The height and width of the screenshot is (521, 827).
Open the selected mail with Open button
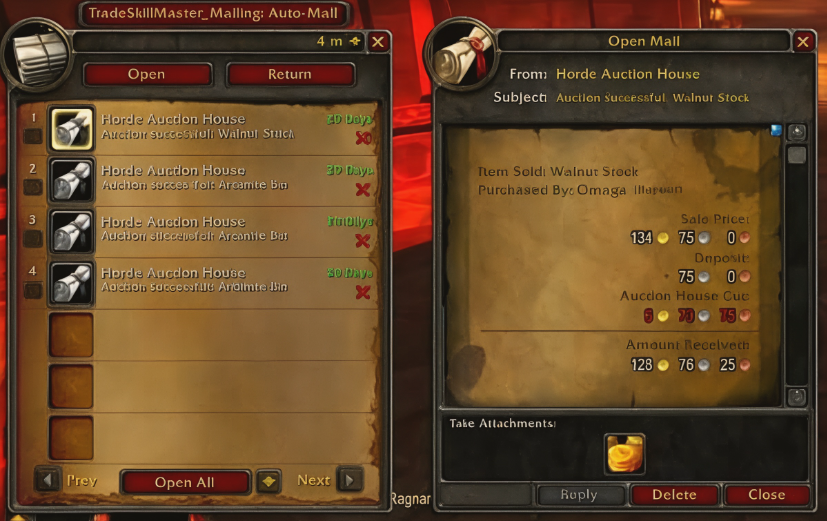click(x=147, y=75)
